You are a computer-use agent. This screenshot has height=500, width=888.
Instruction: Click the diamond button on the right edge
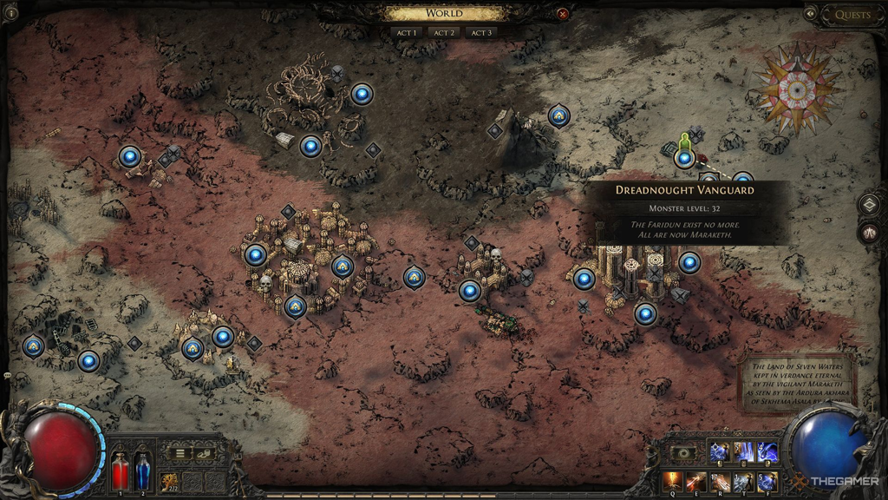(868, 204)
